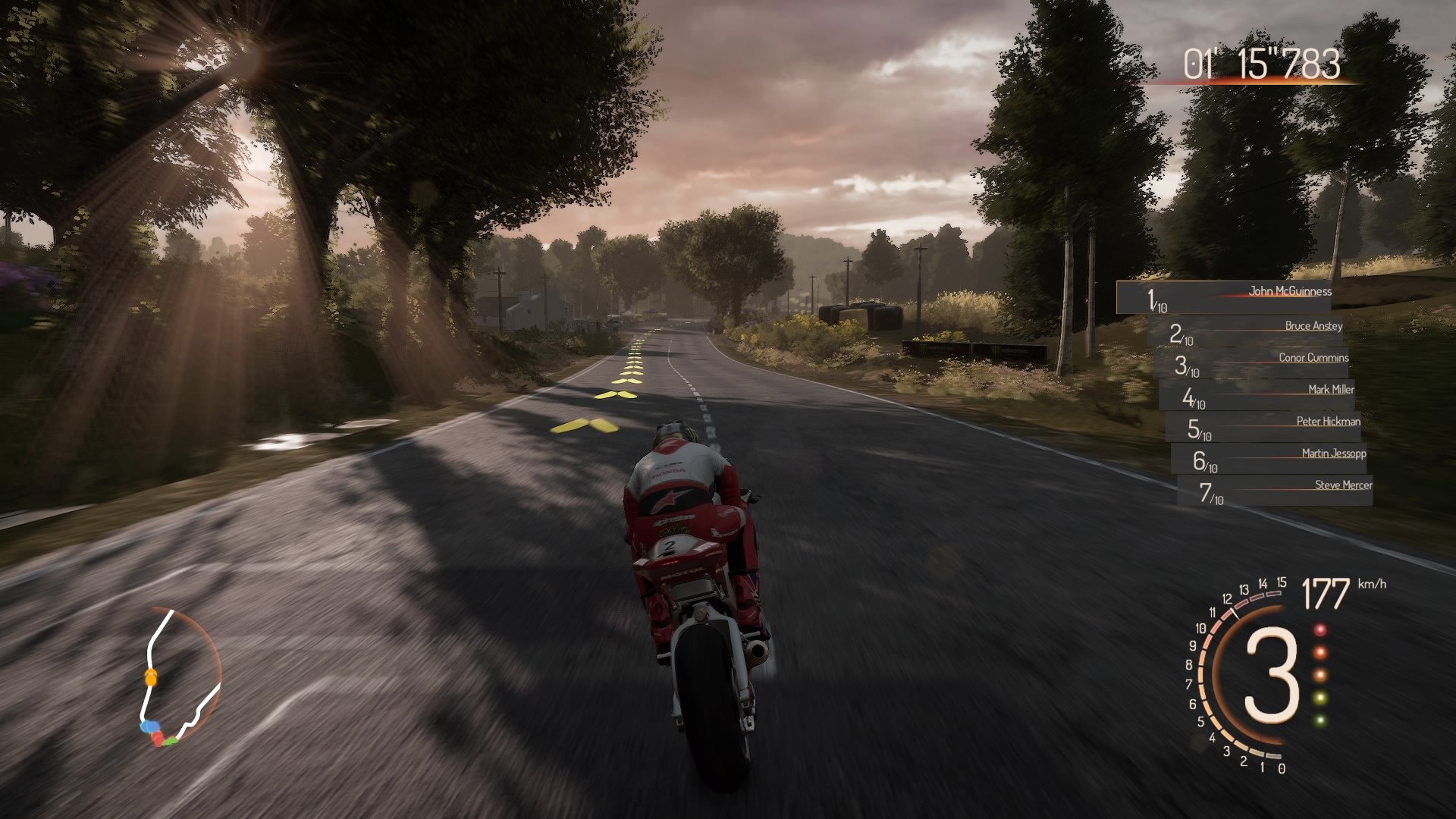1456x819 pixels.
Task: Click the green checkpoint dot on the minimap
Action: 170,741
